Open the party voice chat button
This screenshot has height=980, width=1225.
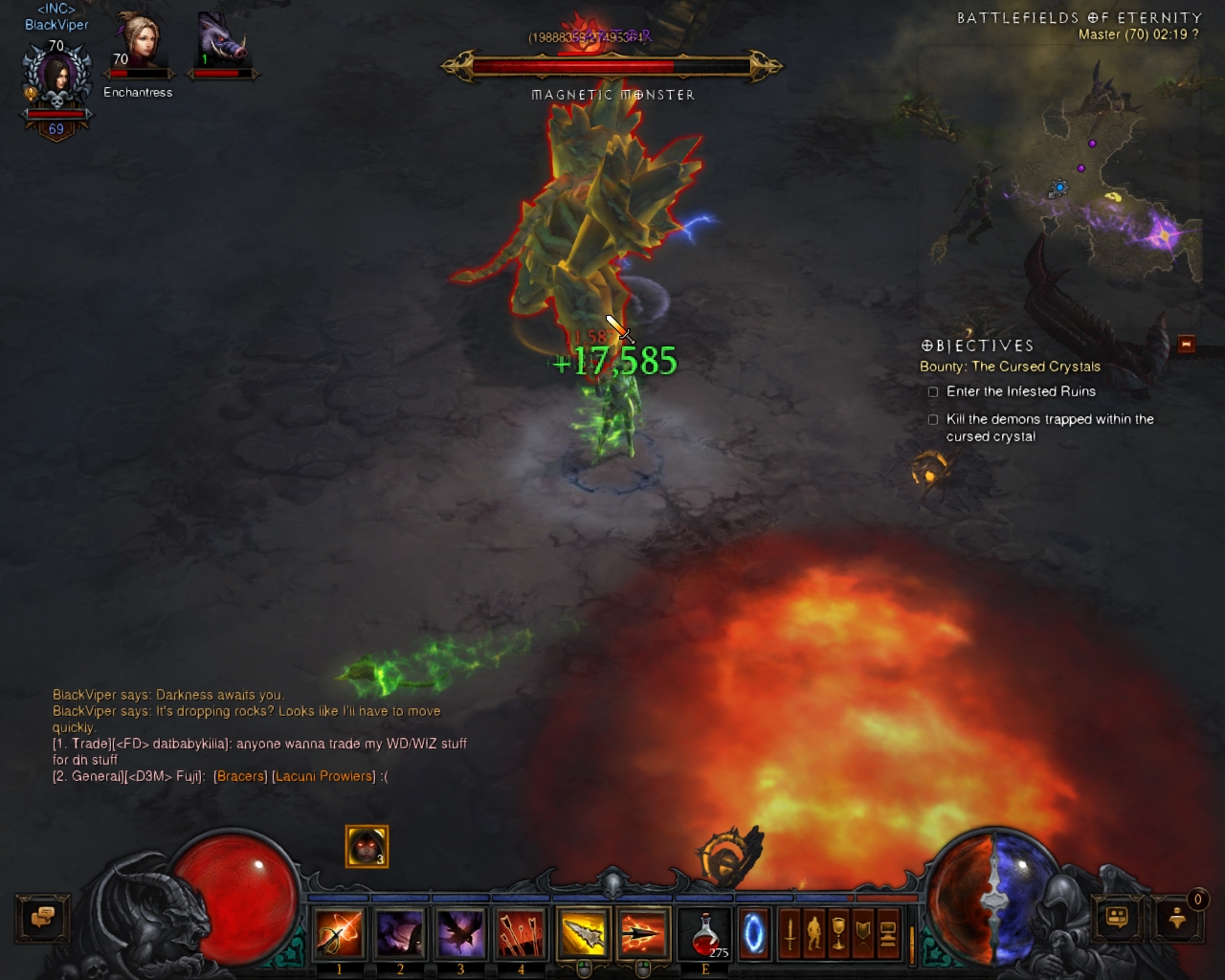1177,919
